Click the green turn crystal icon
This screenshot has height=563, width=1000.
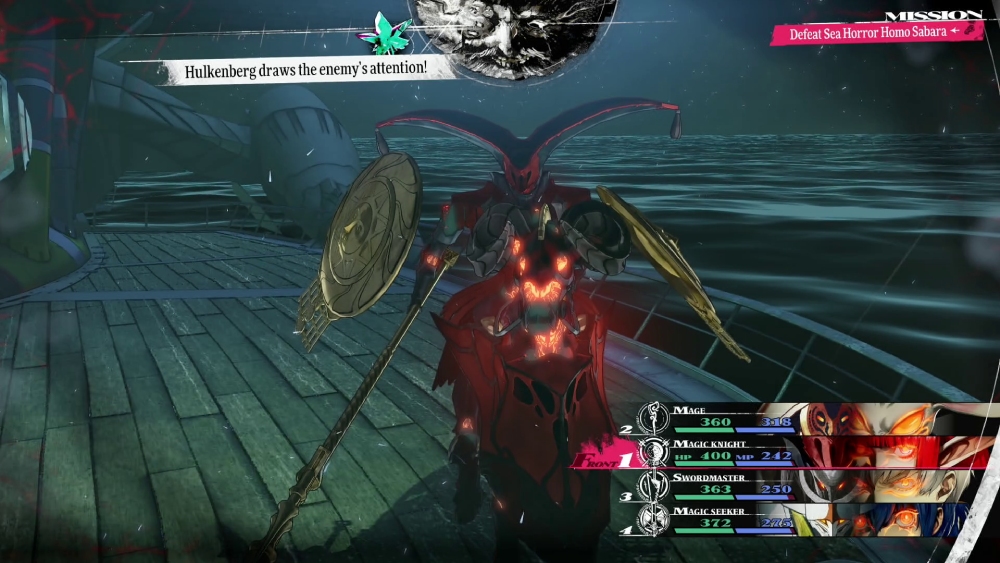click(387, 34)
